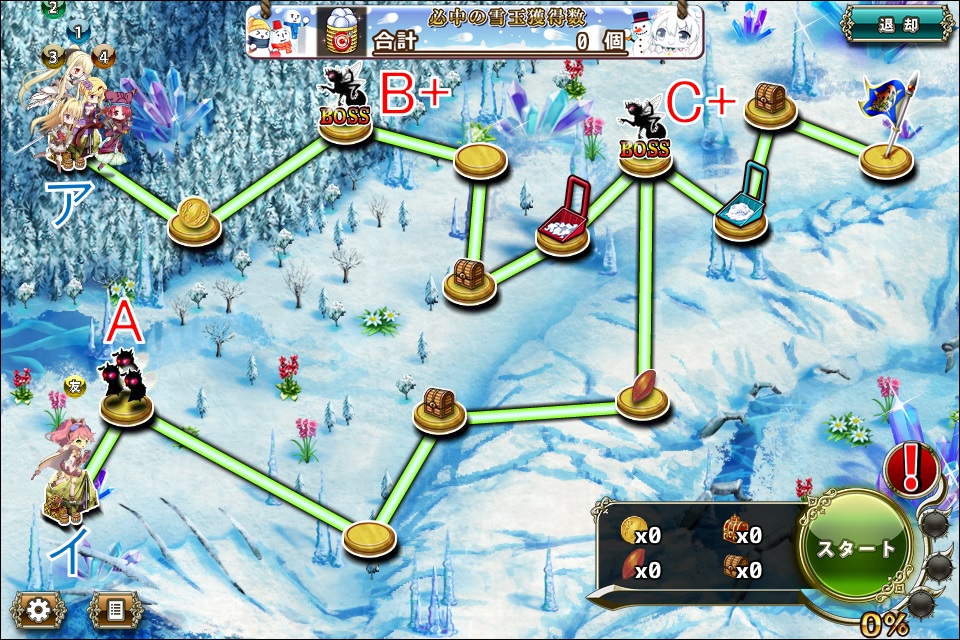Select the treasure chest node beside the flag

[x=770, y=105]
